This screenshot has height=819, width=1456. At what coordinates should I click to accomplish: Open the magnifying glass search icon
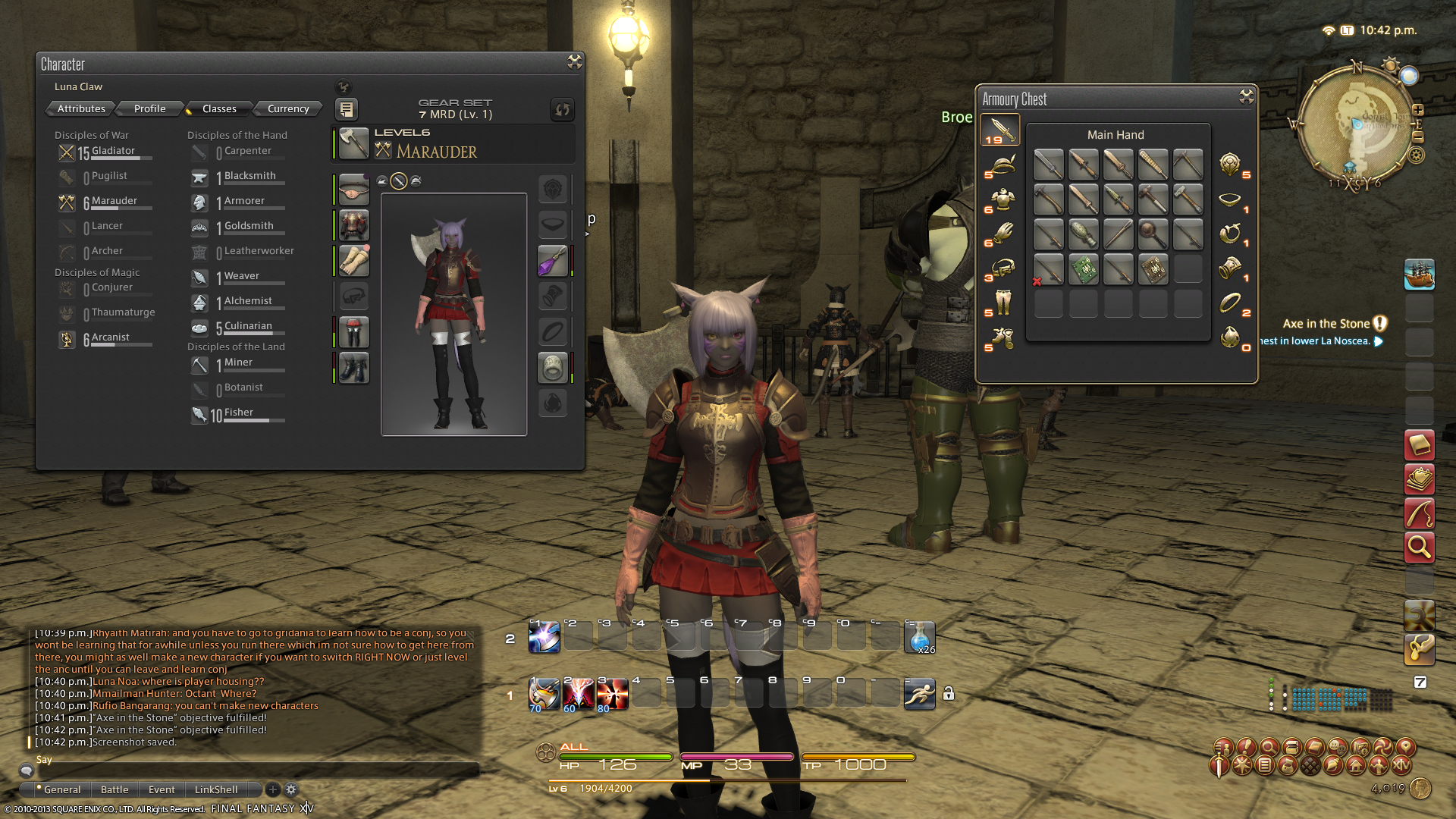1419,547
